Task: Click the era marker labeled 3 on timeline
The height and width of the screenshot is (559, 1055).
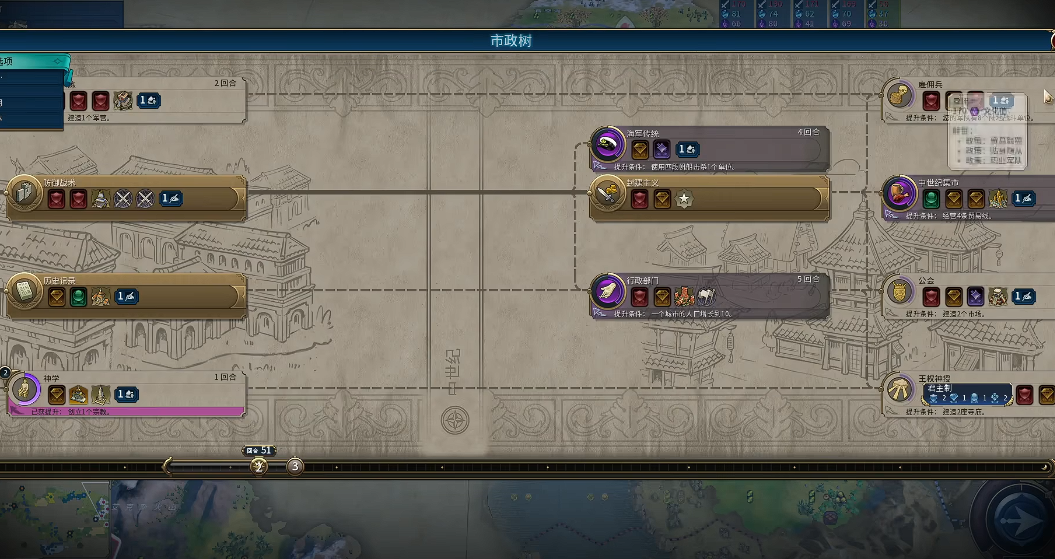Action: (295, 466)
